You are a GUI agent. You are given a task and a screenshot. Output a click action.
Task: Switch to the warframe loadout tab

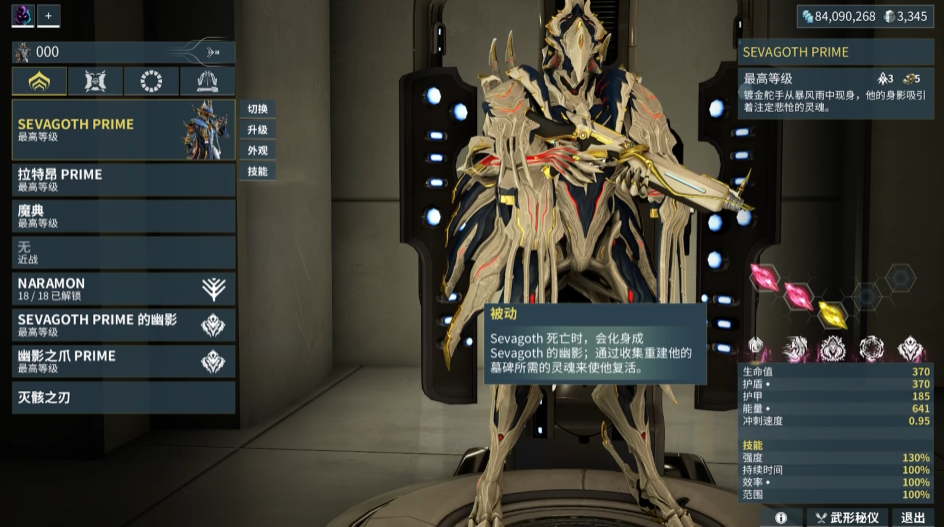(40, 81)
